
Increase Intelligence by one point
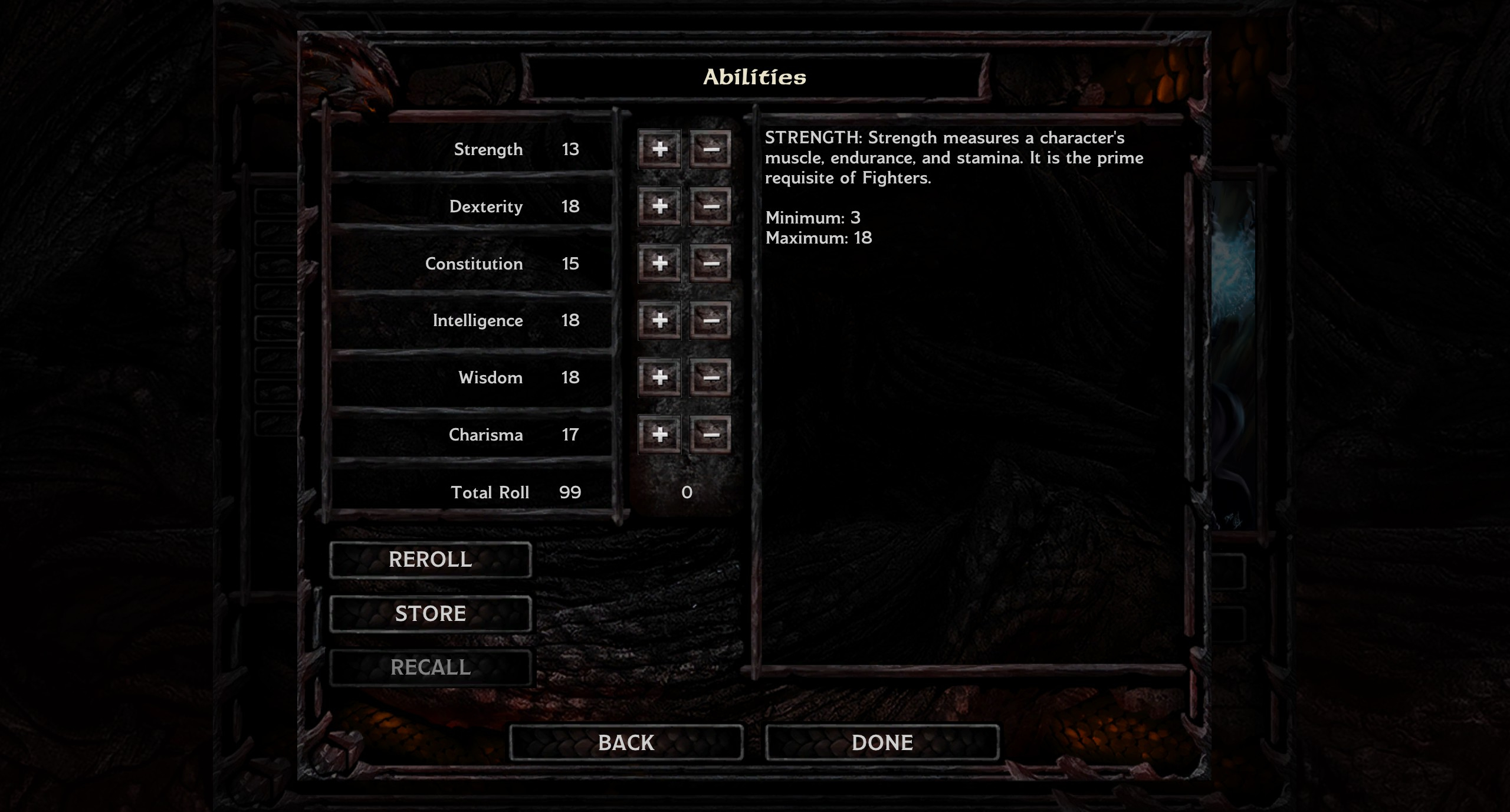pyautogui.click(x=659, y=320)
